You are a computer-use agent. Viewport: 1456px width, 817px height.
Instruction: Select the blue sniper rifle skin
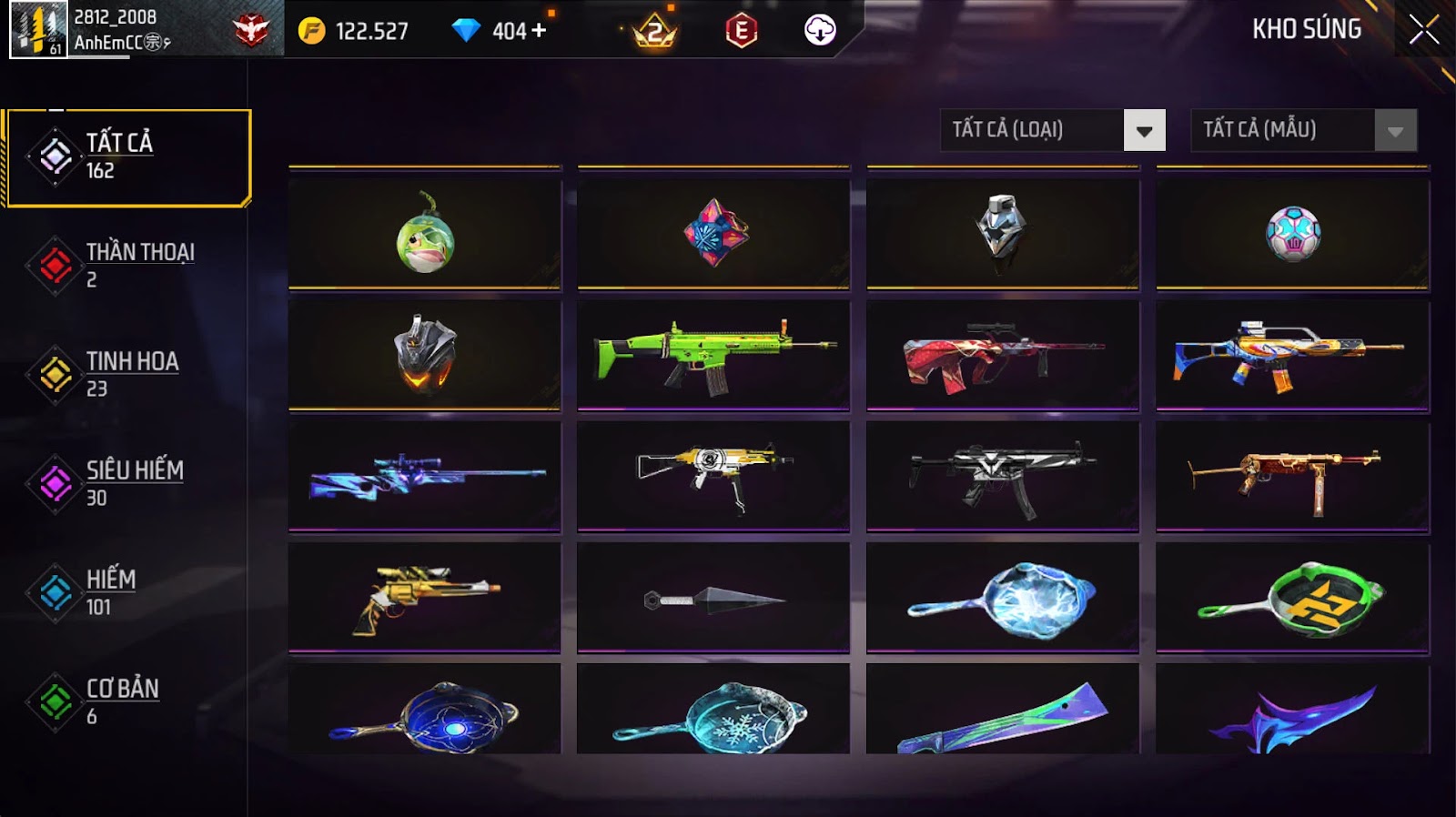click(x=425, y=475)
